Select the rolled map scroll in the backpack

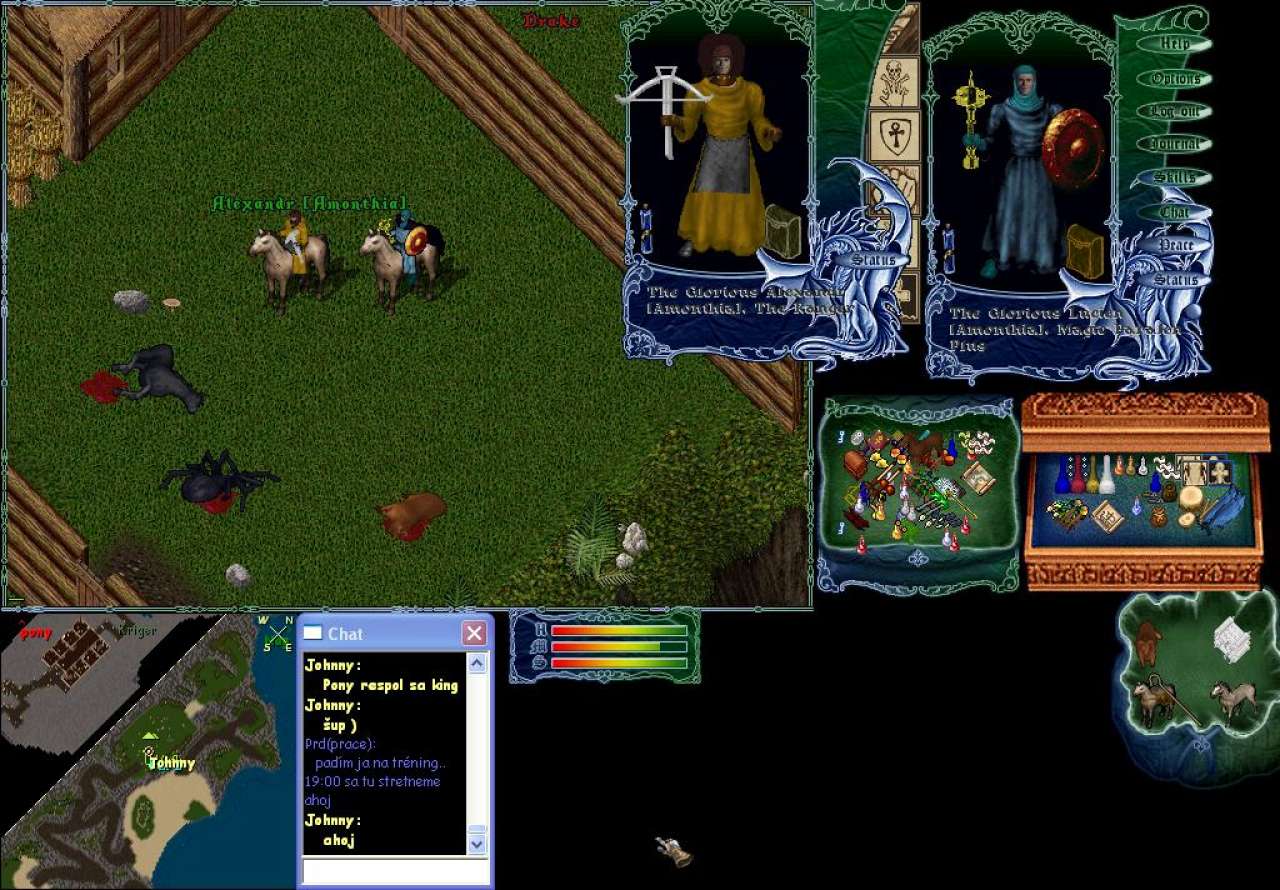(977, 478)
